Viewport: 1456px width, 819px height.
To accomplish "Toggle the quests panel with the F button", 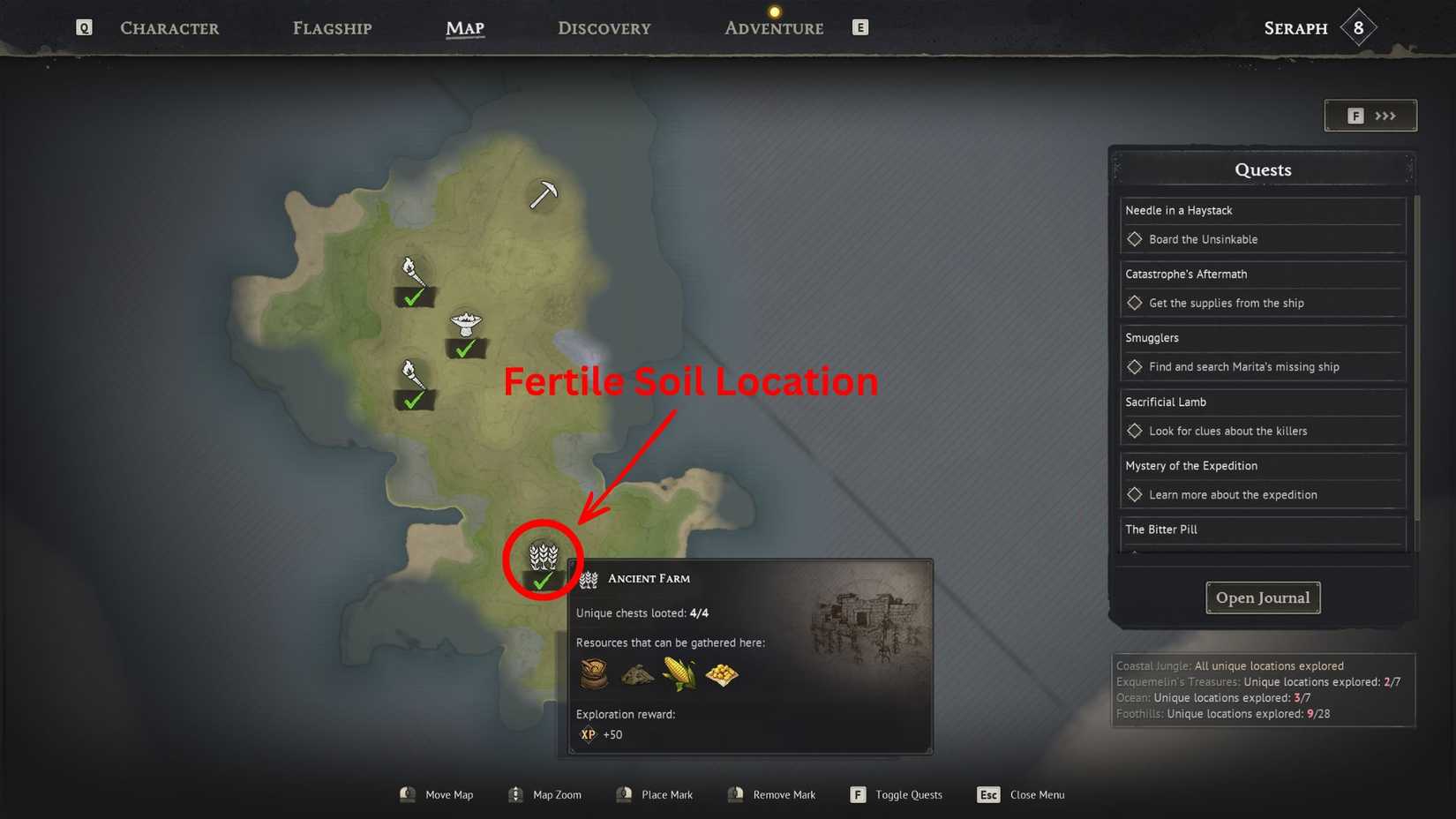I will coord(857,794).
